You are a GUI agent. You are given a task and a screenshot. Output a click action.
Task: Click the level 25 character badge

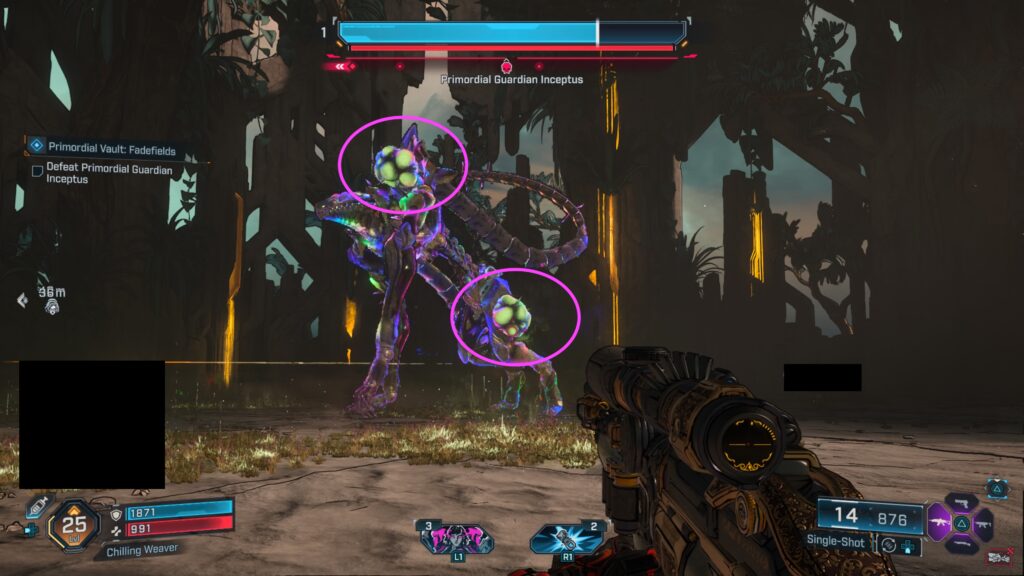point(74,522)
